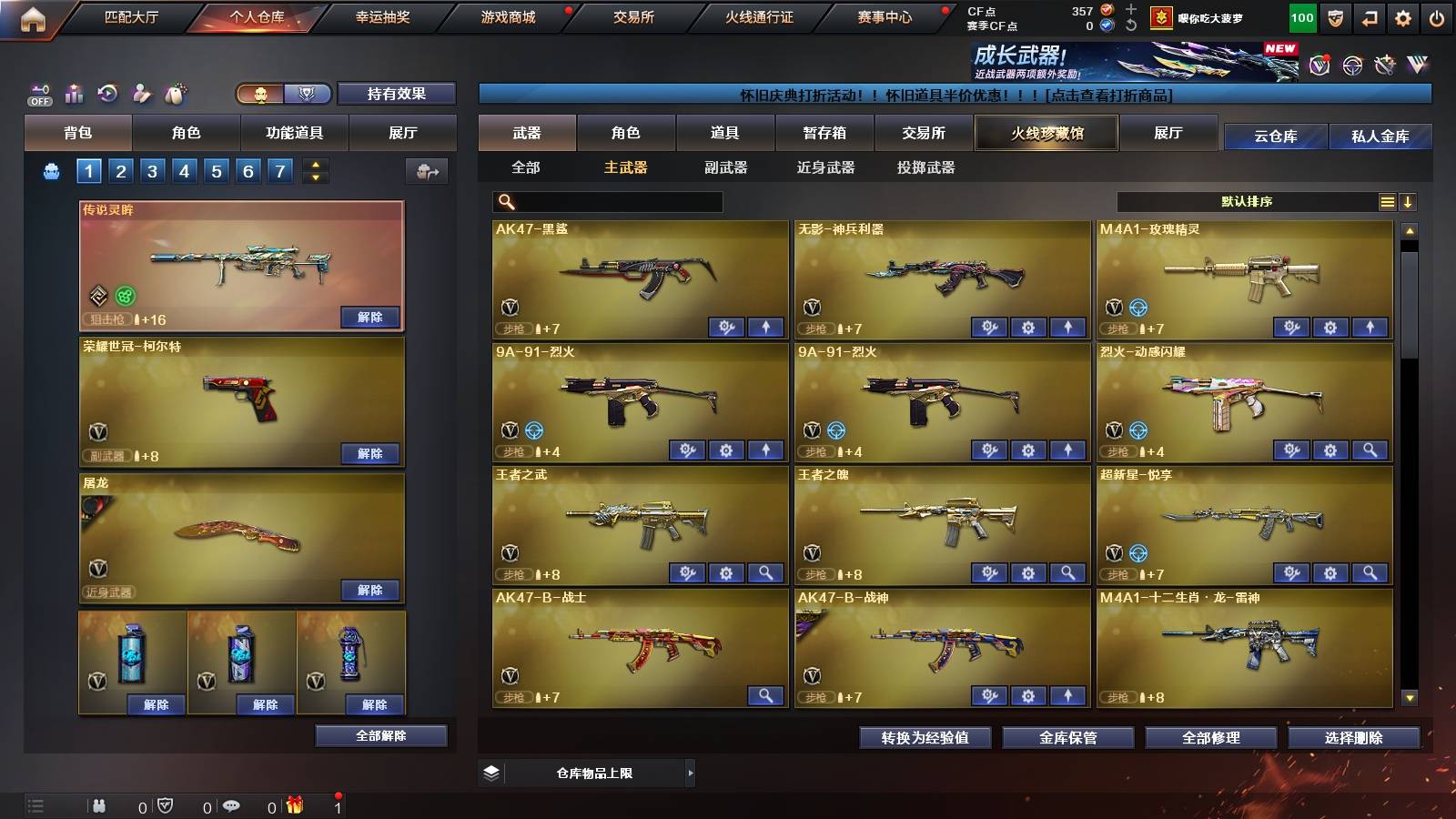Switch to the 游戏商城 menu tab
The image size is (1456, 819).
tap(506, 16)
